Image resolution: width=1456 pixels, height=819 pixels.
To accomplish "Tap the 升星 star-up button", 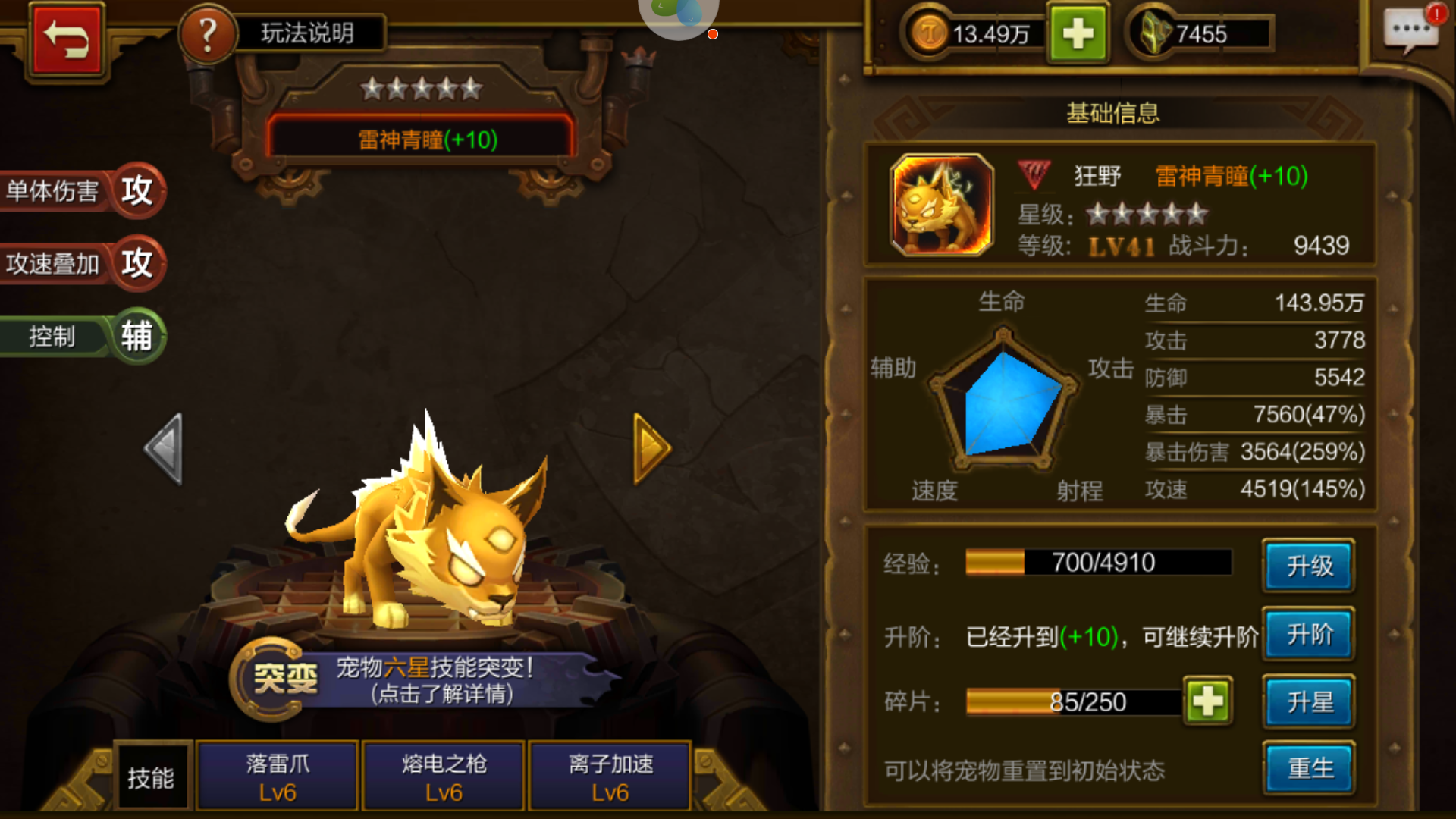I will (1309, 702).
